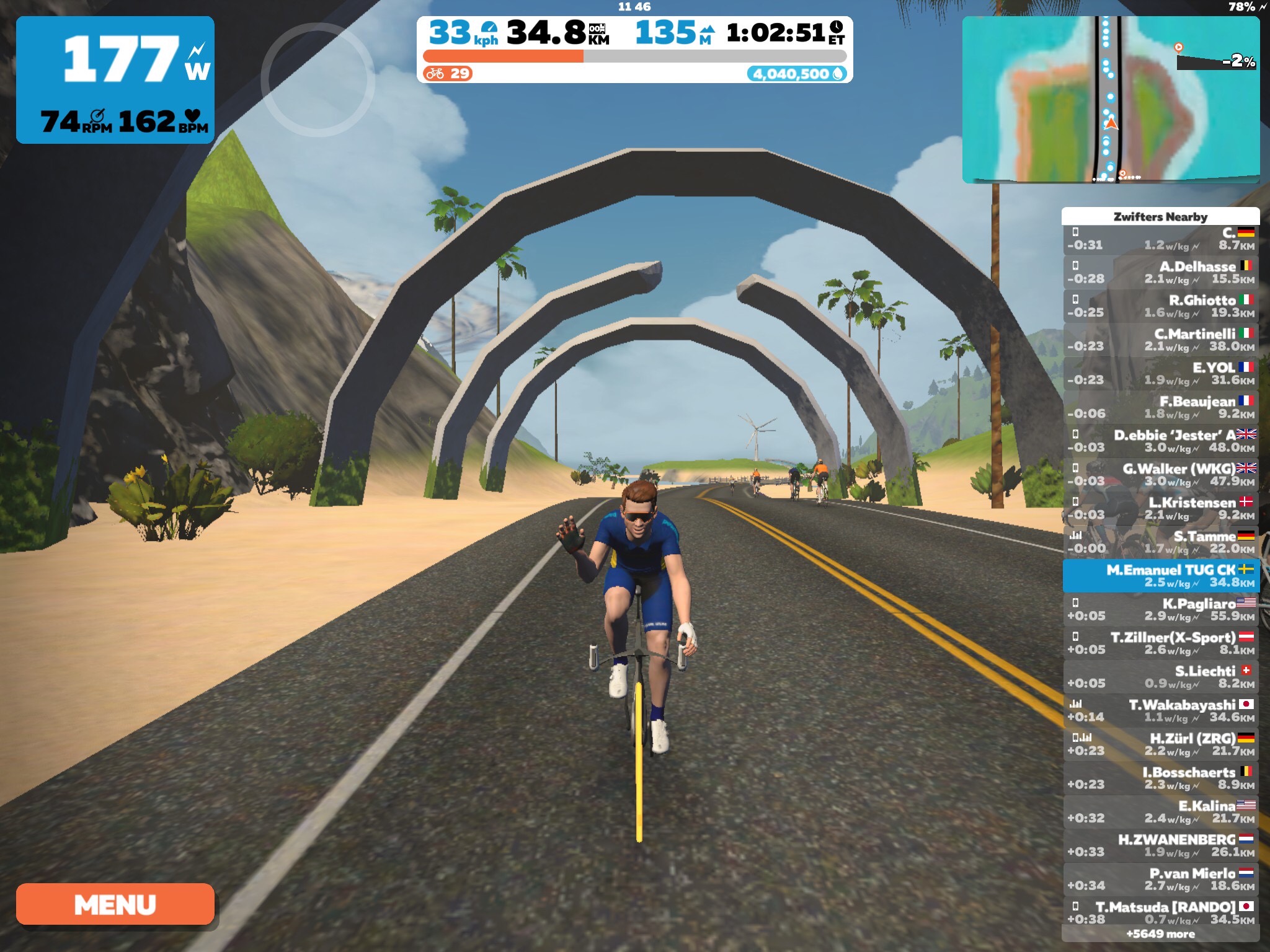Select D.ebbie 'Jester' rider row
Viewport: 1270px width, 952px height.
pyautogui.click(x=1160, y=441)
